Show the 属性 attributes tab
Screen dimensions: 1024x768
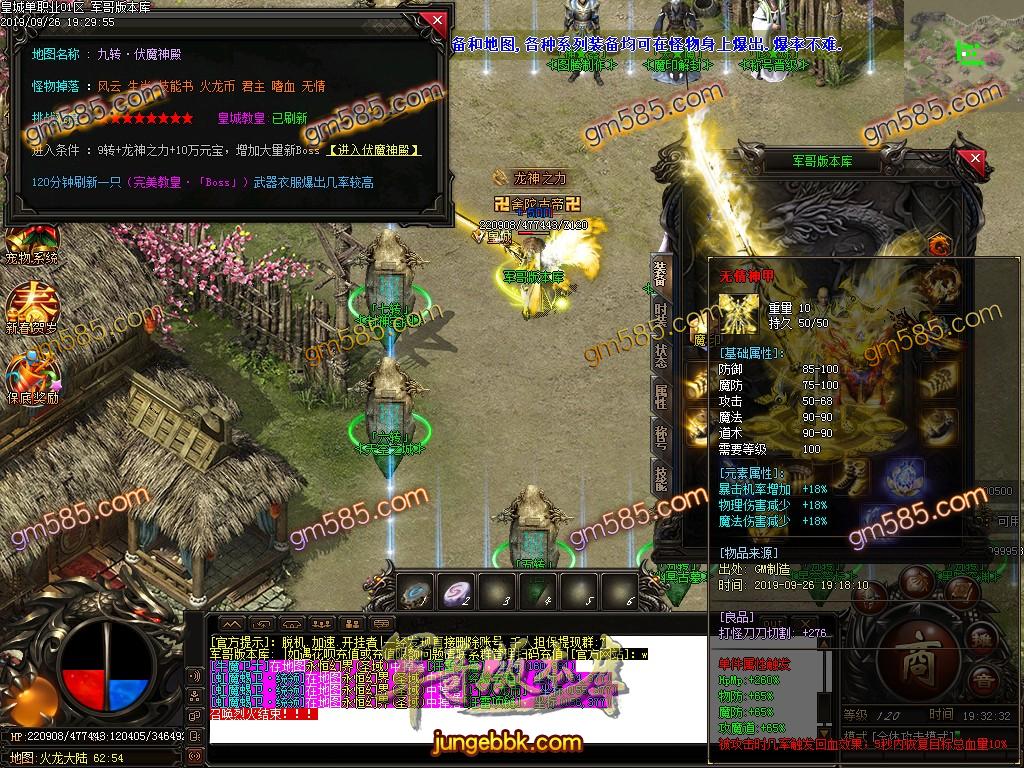[661, 393]
